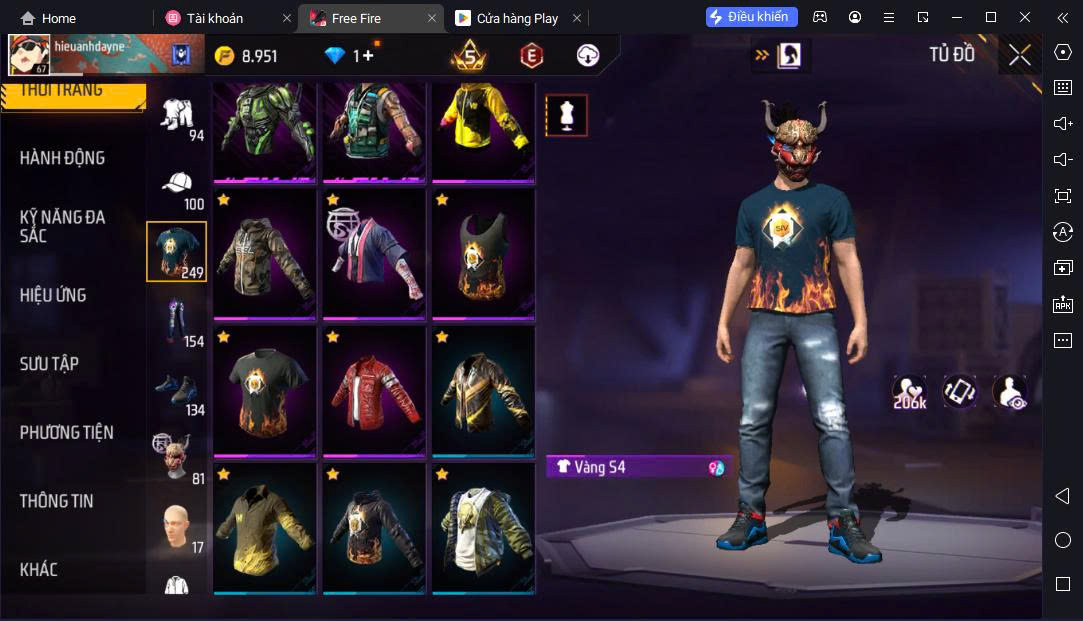Choose the demon mask subcategory

[175, 458]
